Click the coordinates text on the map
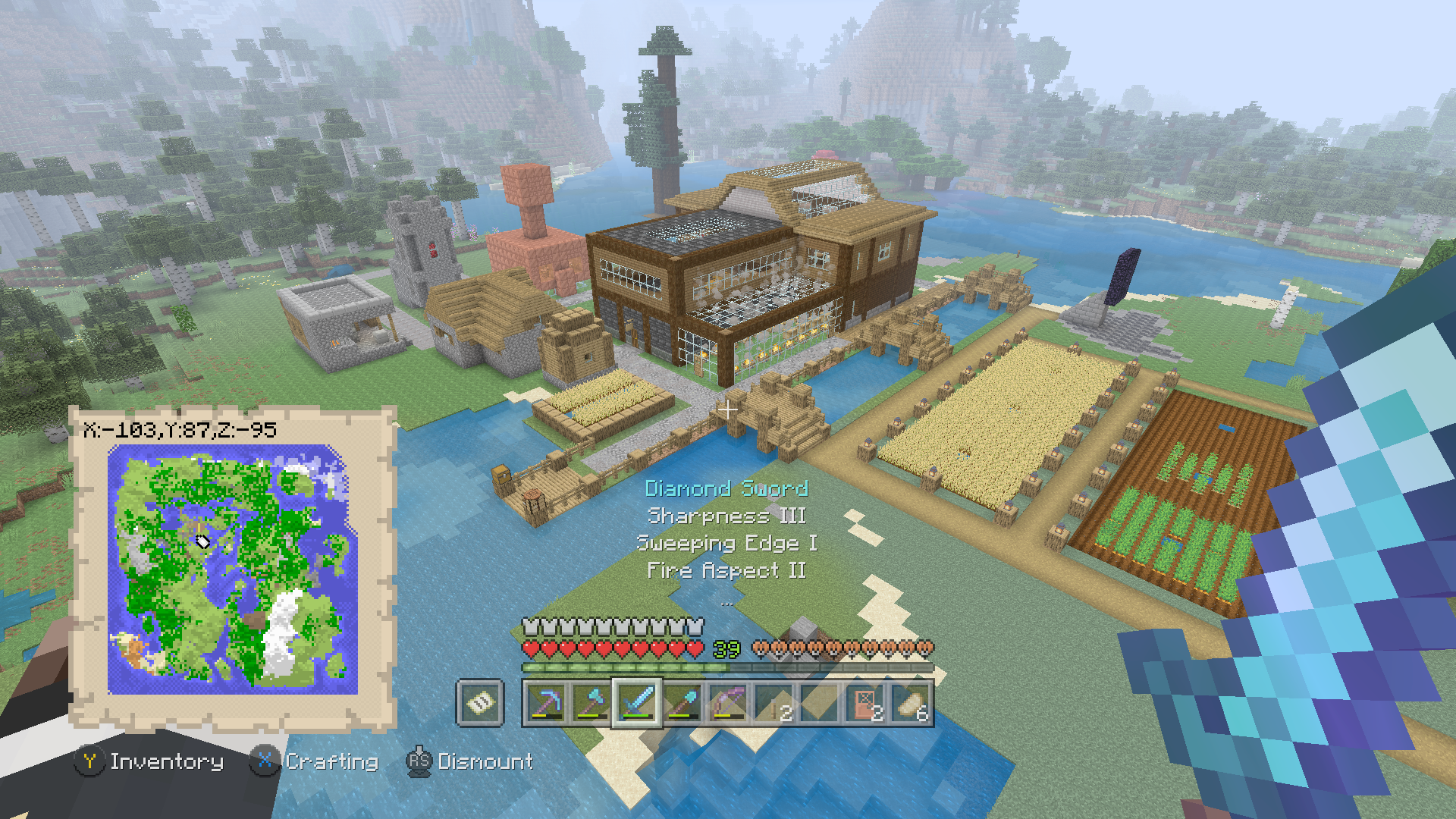This screenshot has width=1456, height=819. click(x=178, y=428)
